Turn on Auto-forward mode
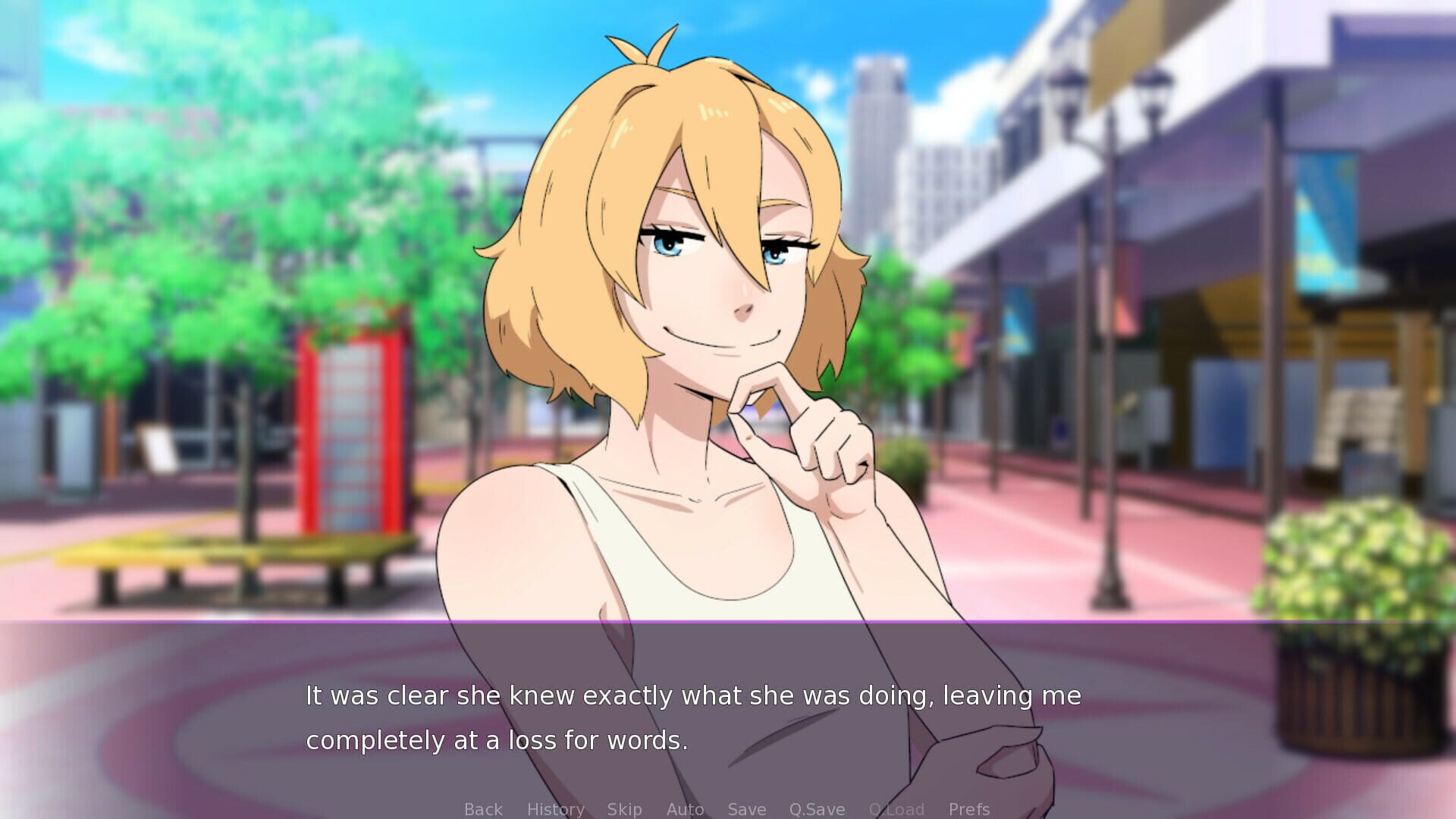The height and width of the screenshot is (819, 1456). pos(685,809)
